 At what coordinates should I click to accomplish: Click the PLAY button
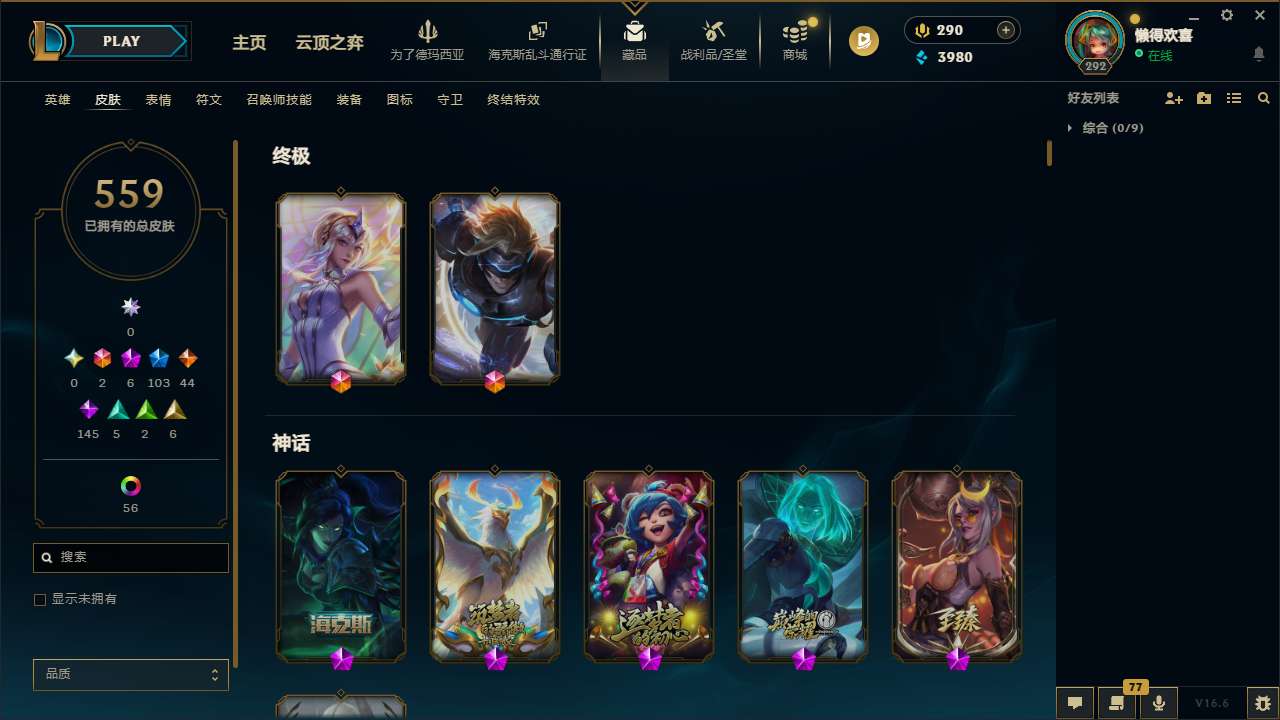click(121, 41)
